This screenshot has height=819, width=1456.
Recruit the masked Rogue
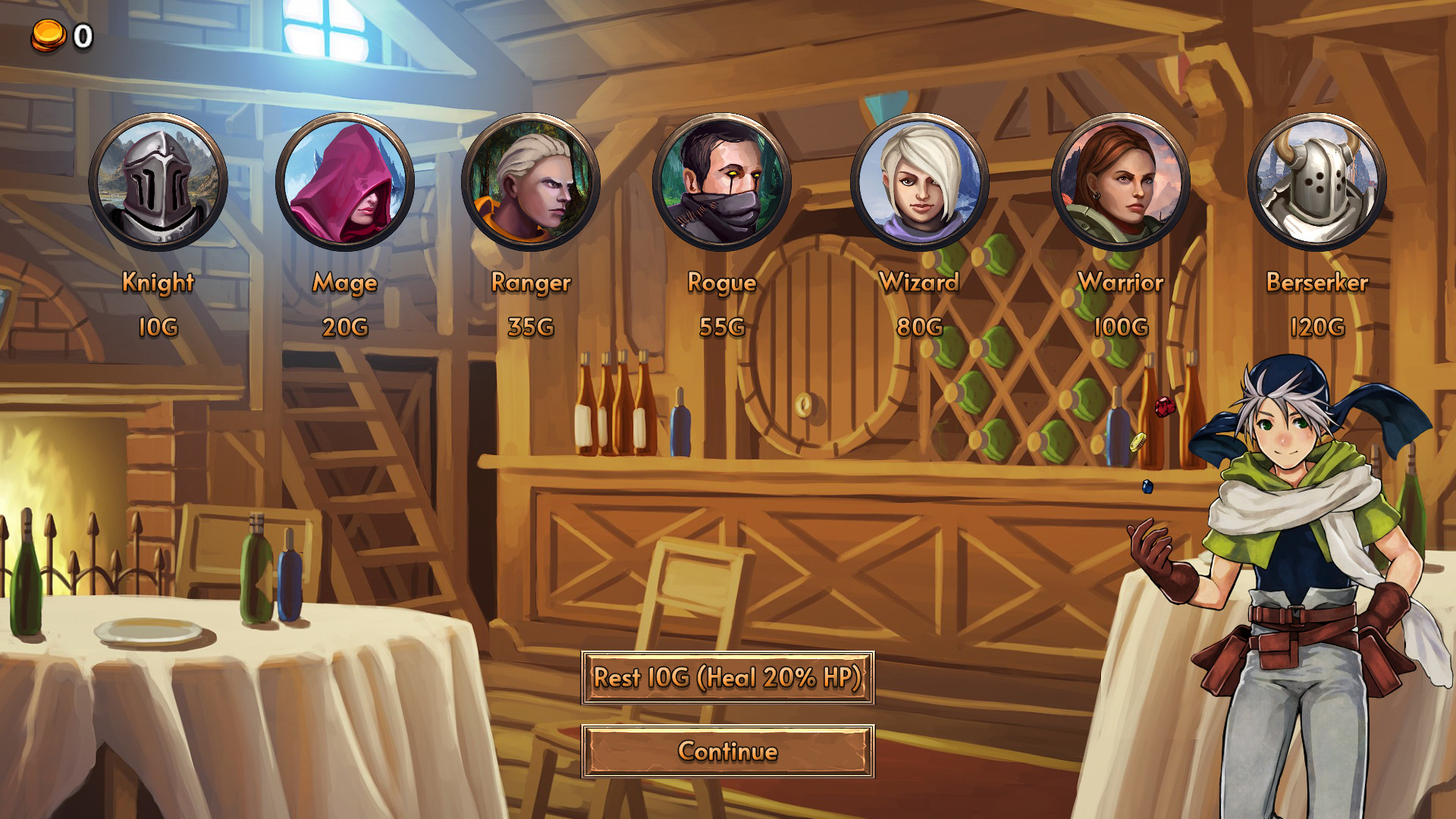[721, 182]
